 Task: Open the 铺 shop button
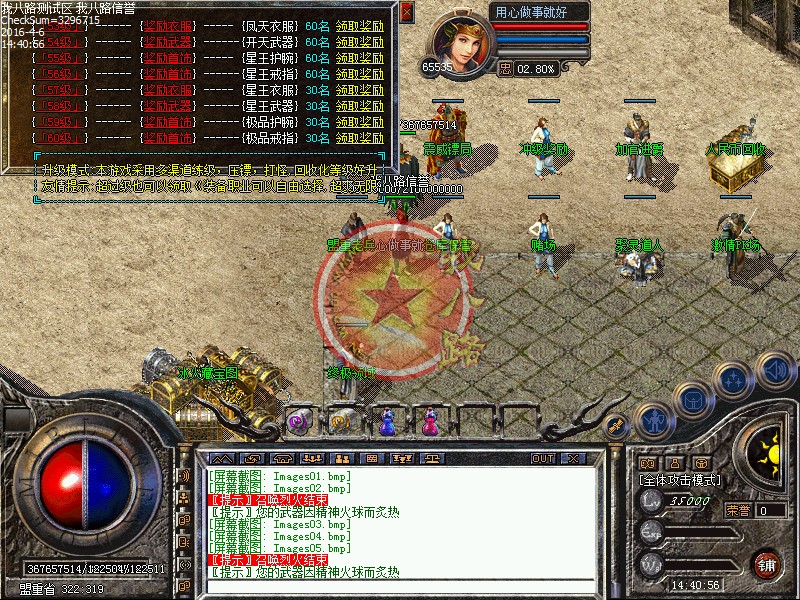pyautogui.click(x=767, y=563)
